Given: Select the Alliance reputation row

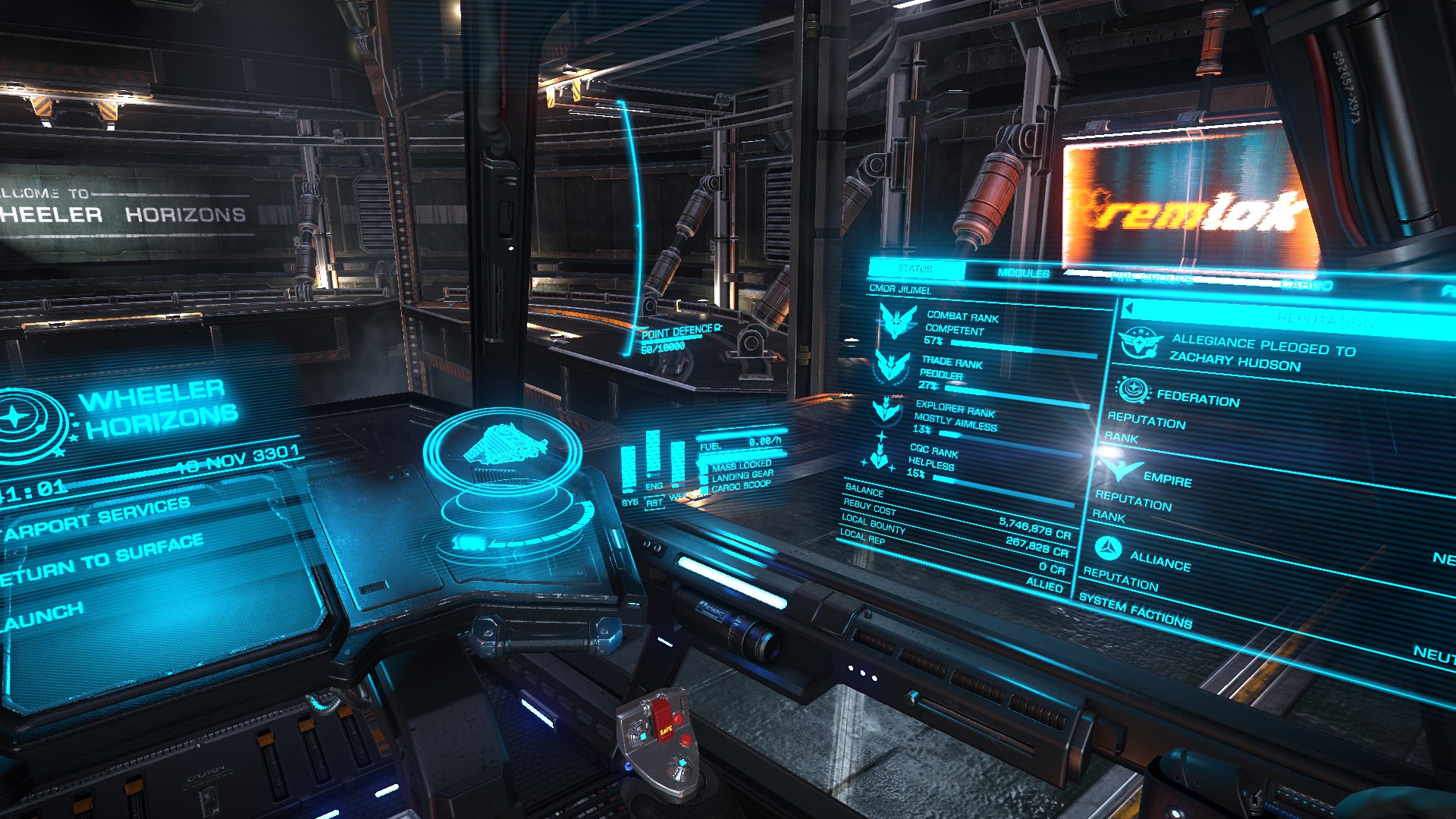Looking at the screenshot, I should point(1159,561).
